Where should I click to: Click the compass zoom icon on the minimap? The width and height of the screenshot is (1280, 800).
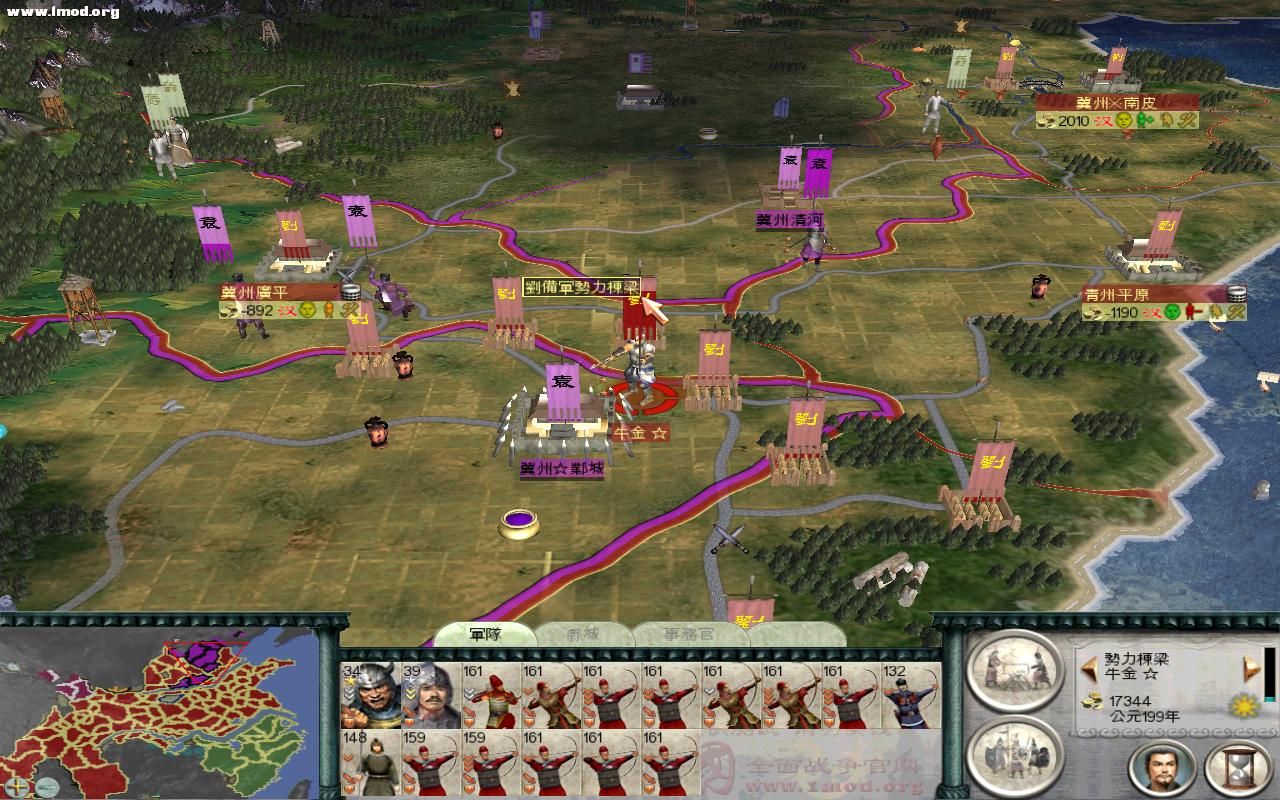17,786
